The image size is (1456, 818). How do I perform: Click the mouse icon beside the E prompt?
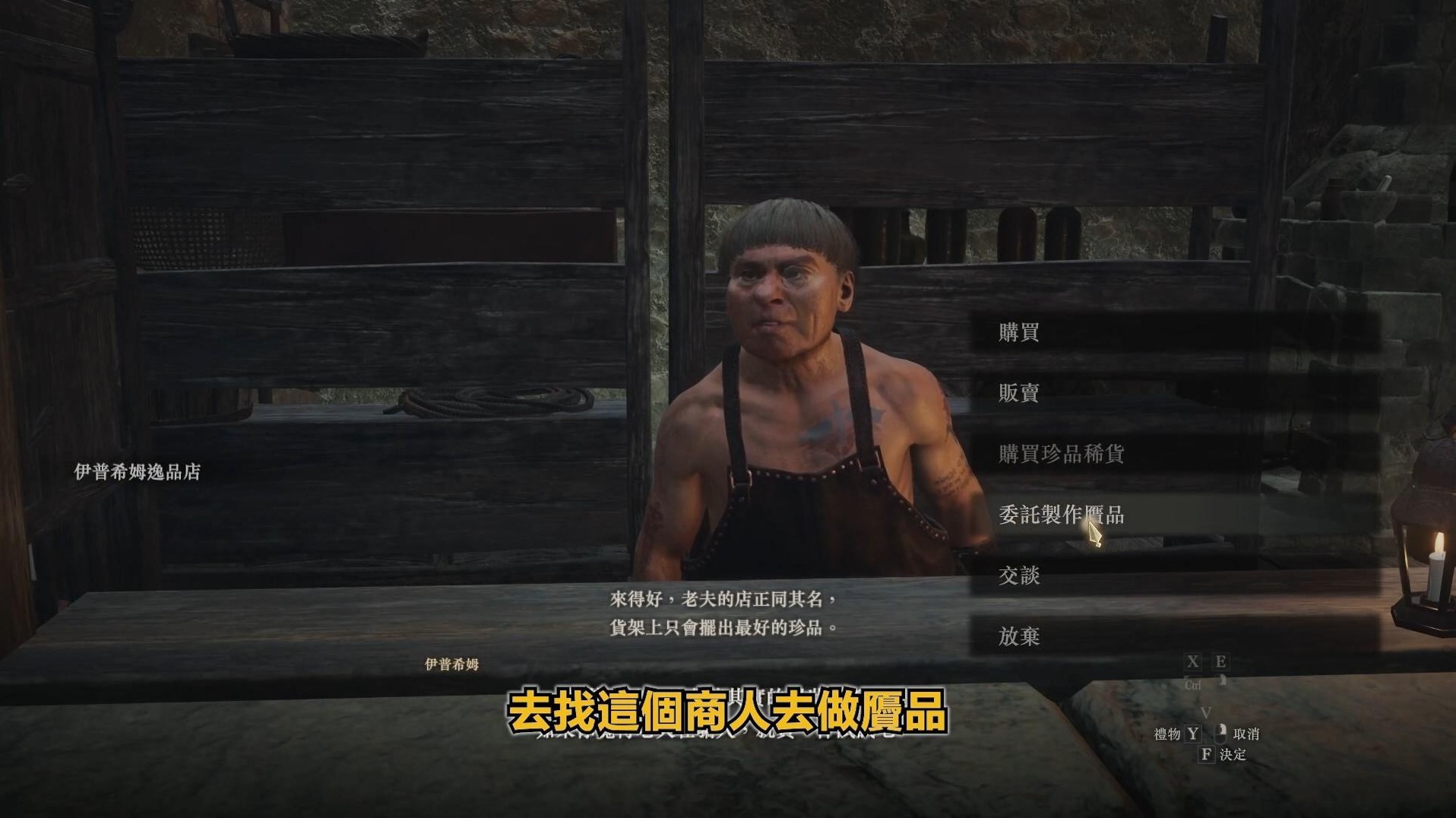1223,681
